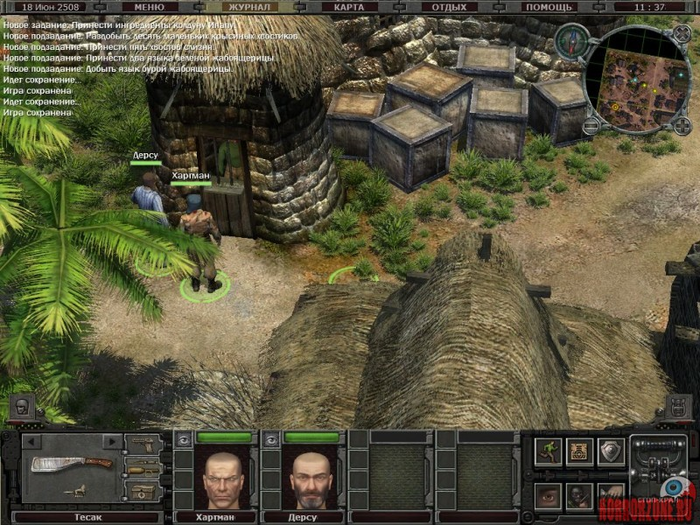Click the compass beside the minimap
700x525 pixels.
(570, 40)
